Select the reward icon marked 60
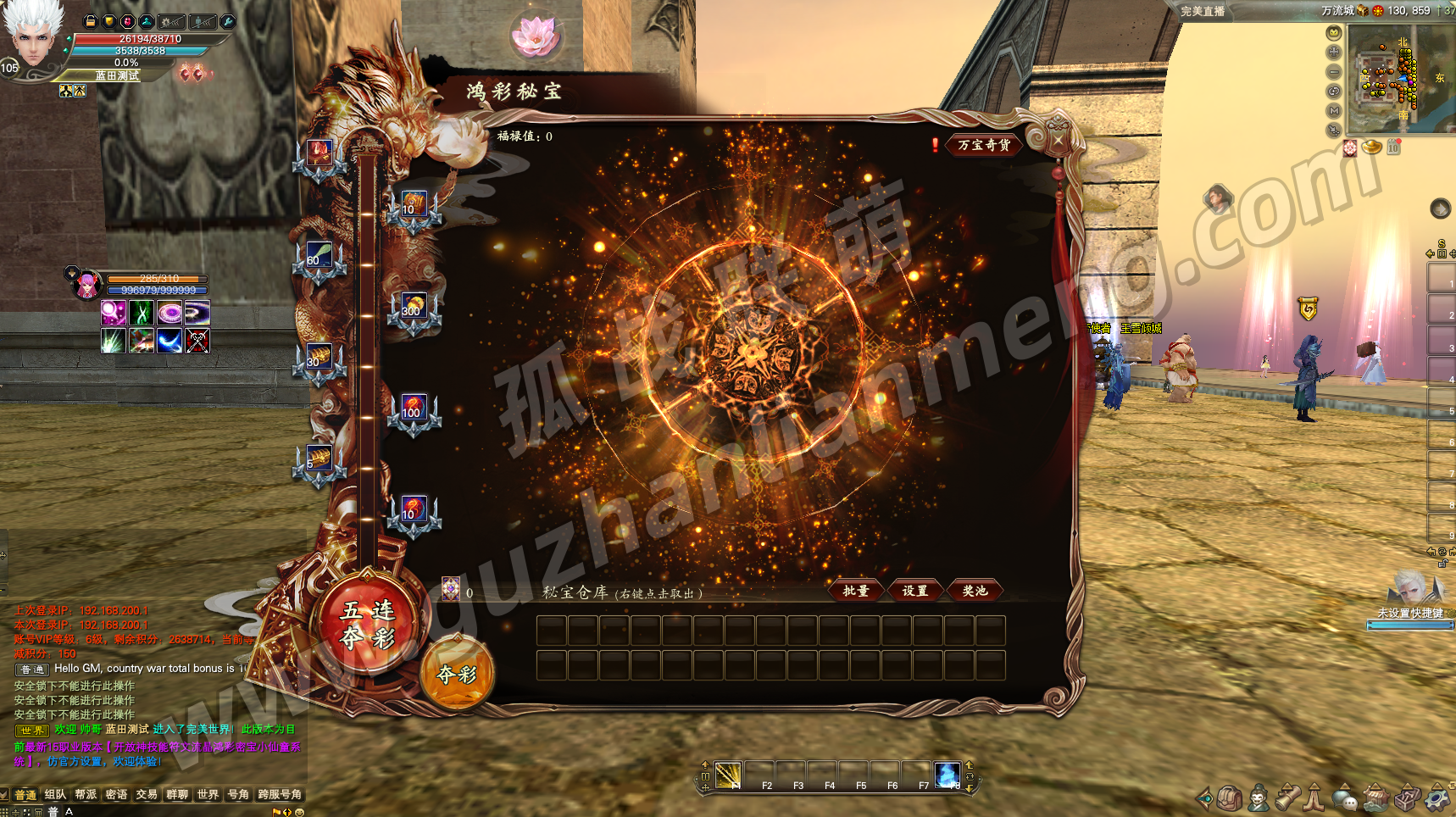The height and width of the screenshot is (817, 1456). 319,257
